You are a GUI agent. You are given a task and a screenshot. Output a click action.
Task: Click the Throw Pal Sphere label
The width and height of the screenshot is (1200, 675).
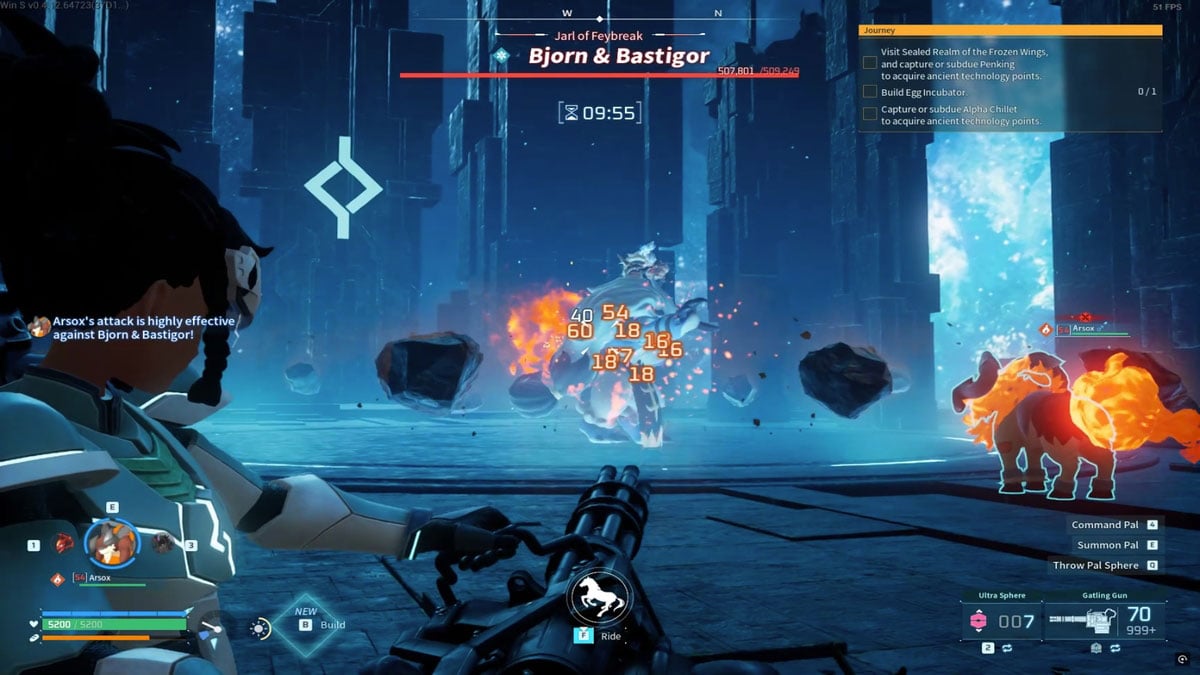pyautogui.click(x=1095, y=565)
